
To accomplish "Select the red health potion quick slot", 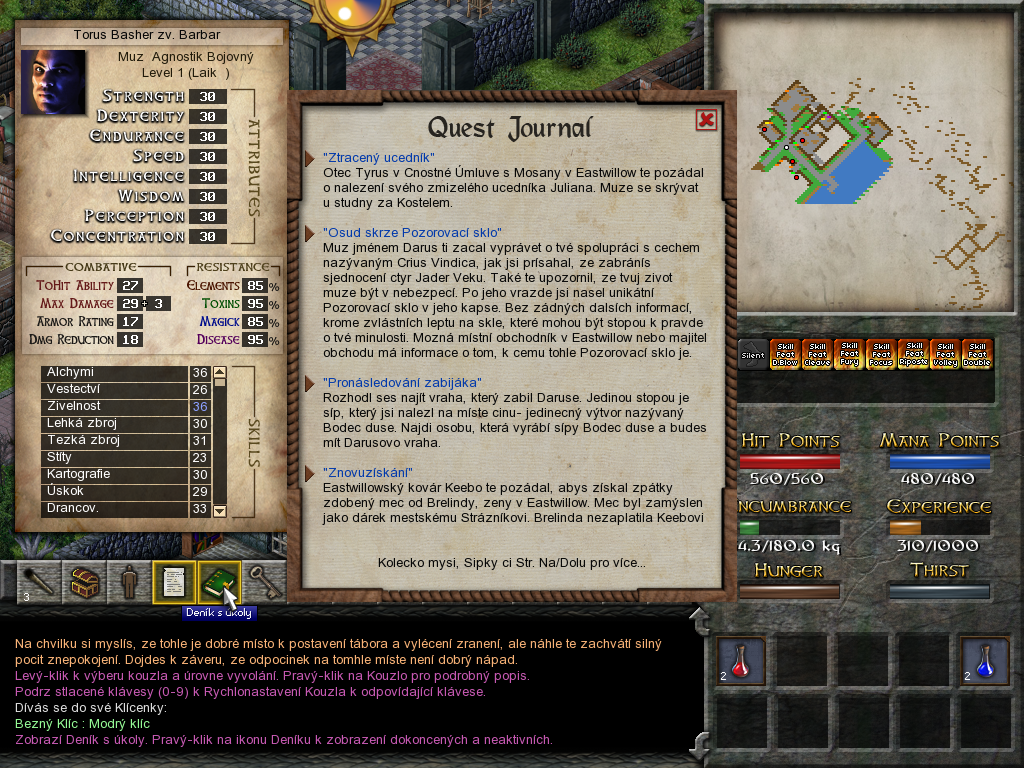I will [x=741, y=659].
